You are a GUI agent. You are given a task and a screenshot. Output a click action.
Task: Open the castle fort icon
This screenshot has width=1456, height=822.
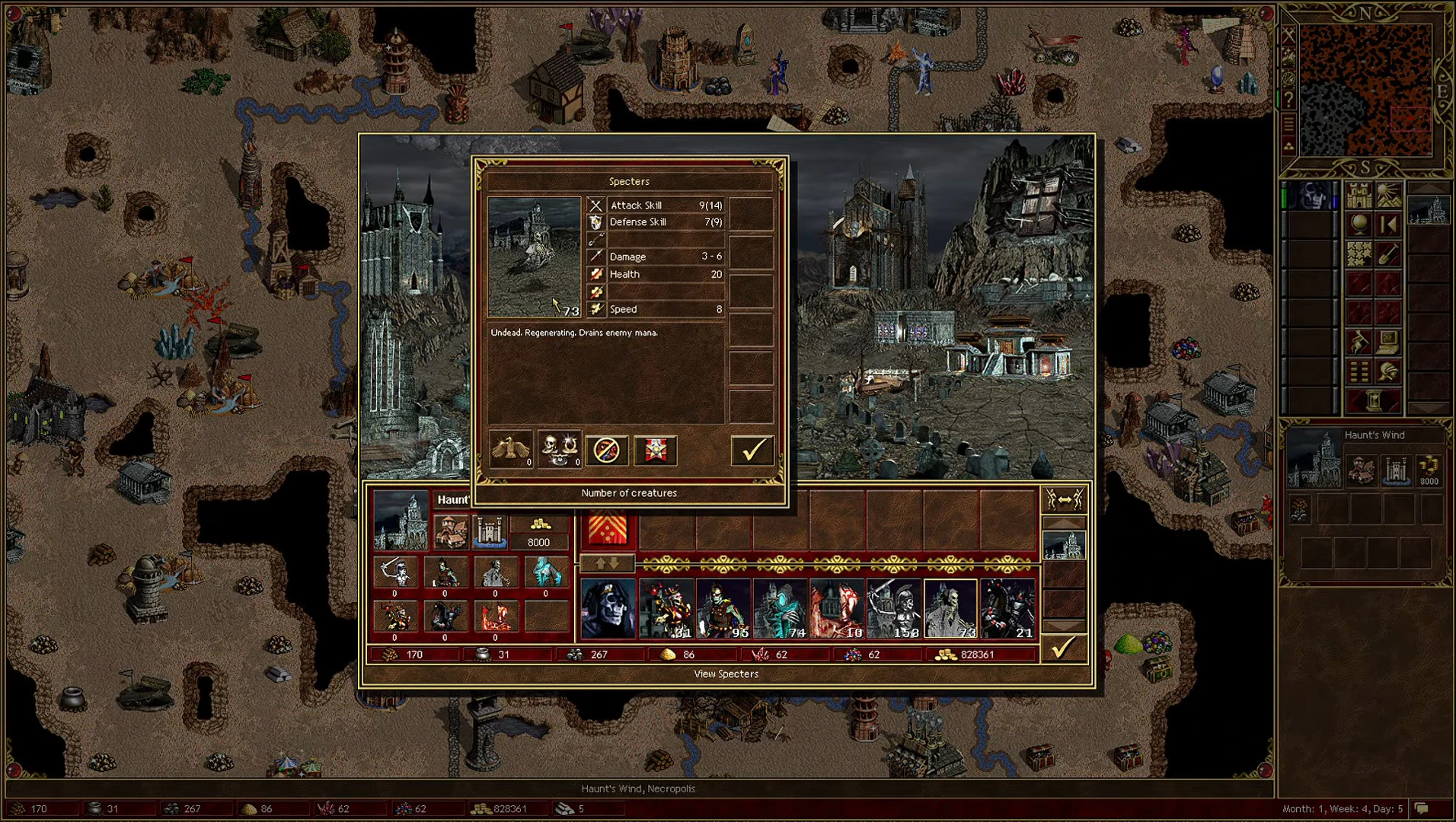[490, 530]
